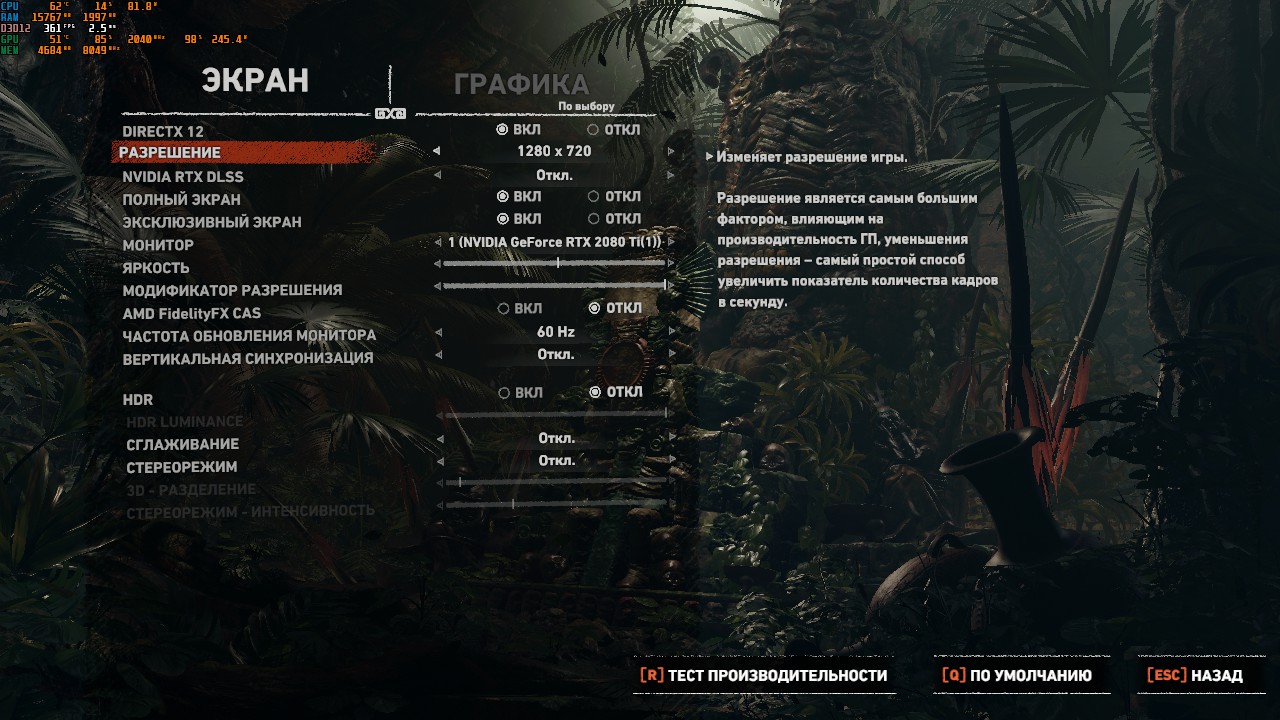Change Вертикальная синхронизация with right arrow
The height and width of the screenshot is (720, 1280).
click(x=671, y=355)
